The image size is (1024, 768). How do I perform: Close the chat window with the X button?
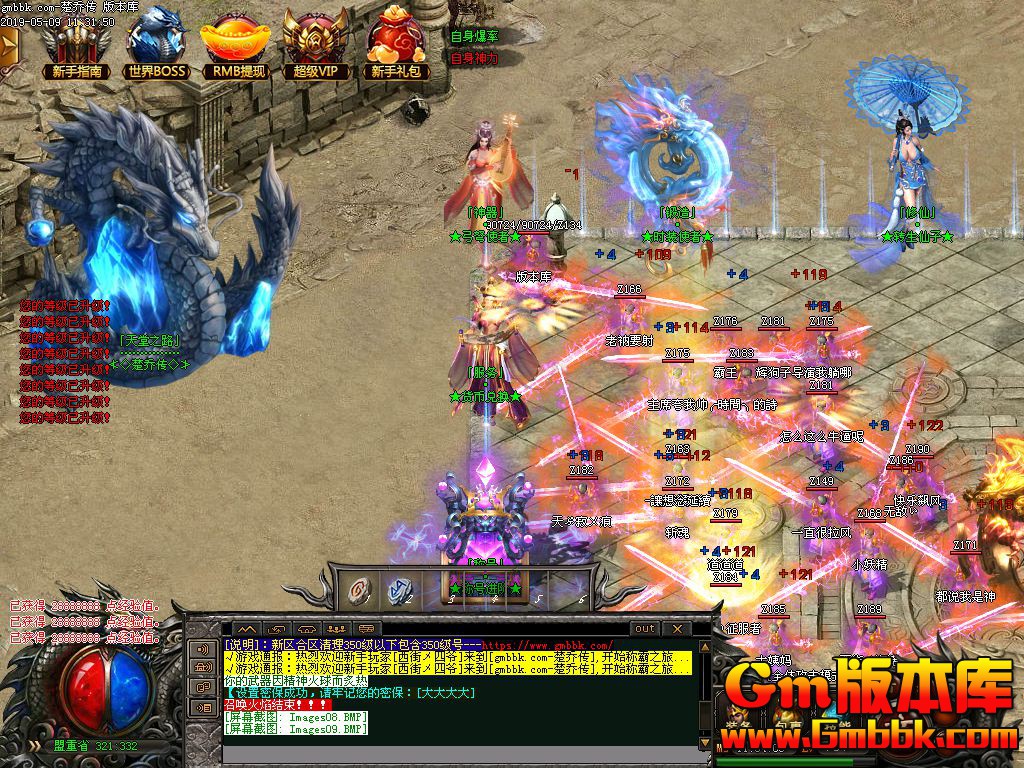click(677, 628)
